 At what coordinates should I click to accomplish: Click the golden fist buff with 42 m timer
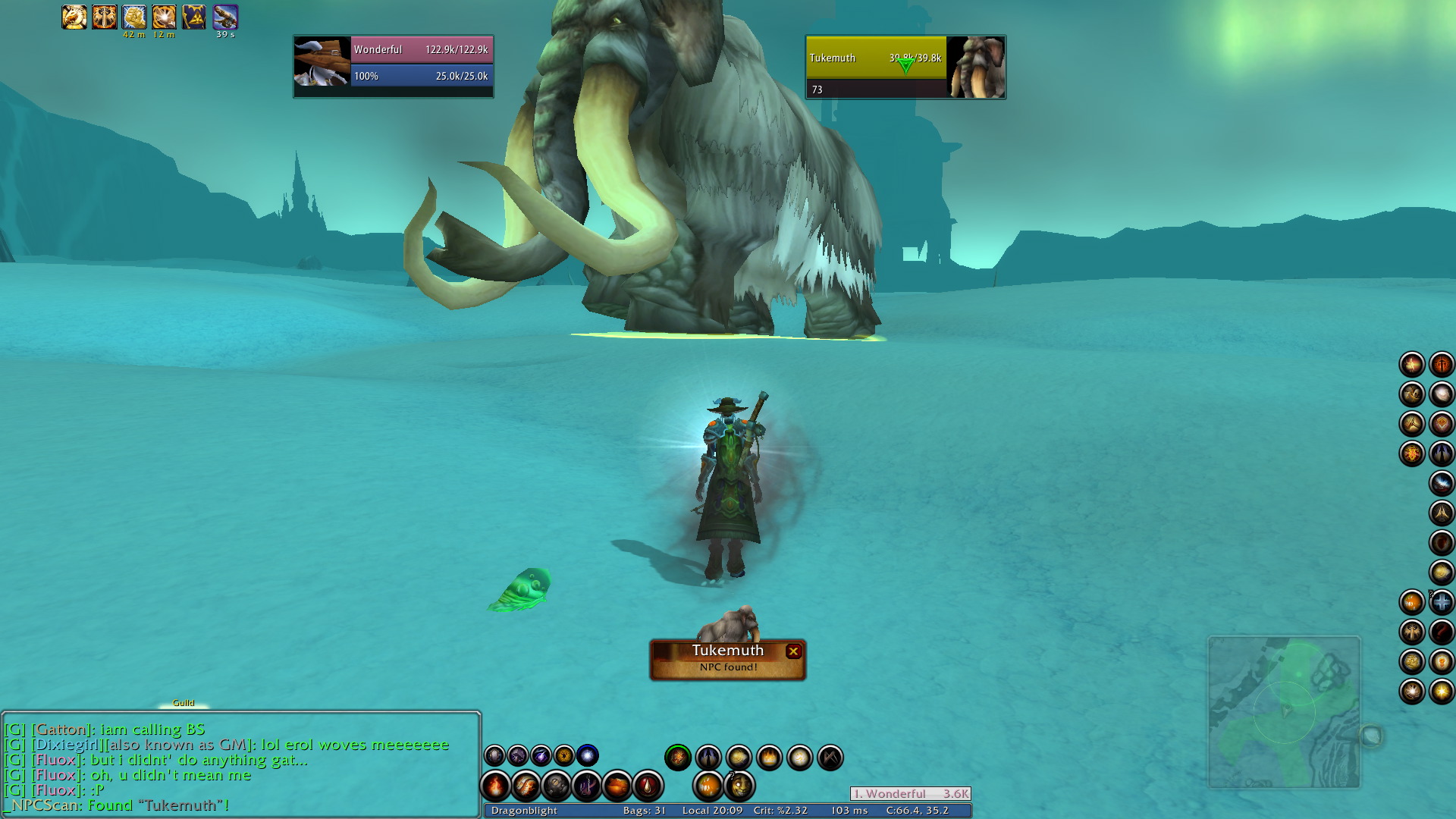point(134,17)
